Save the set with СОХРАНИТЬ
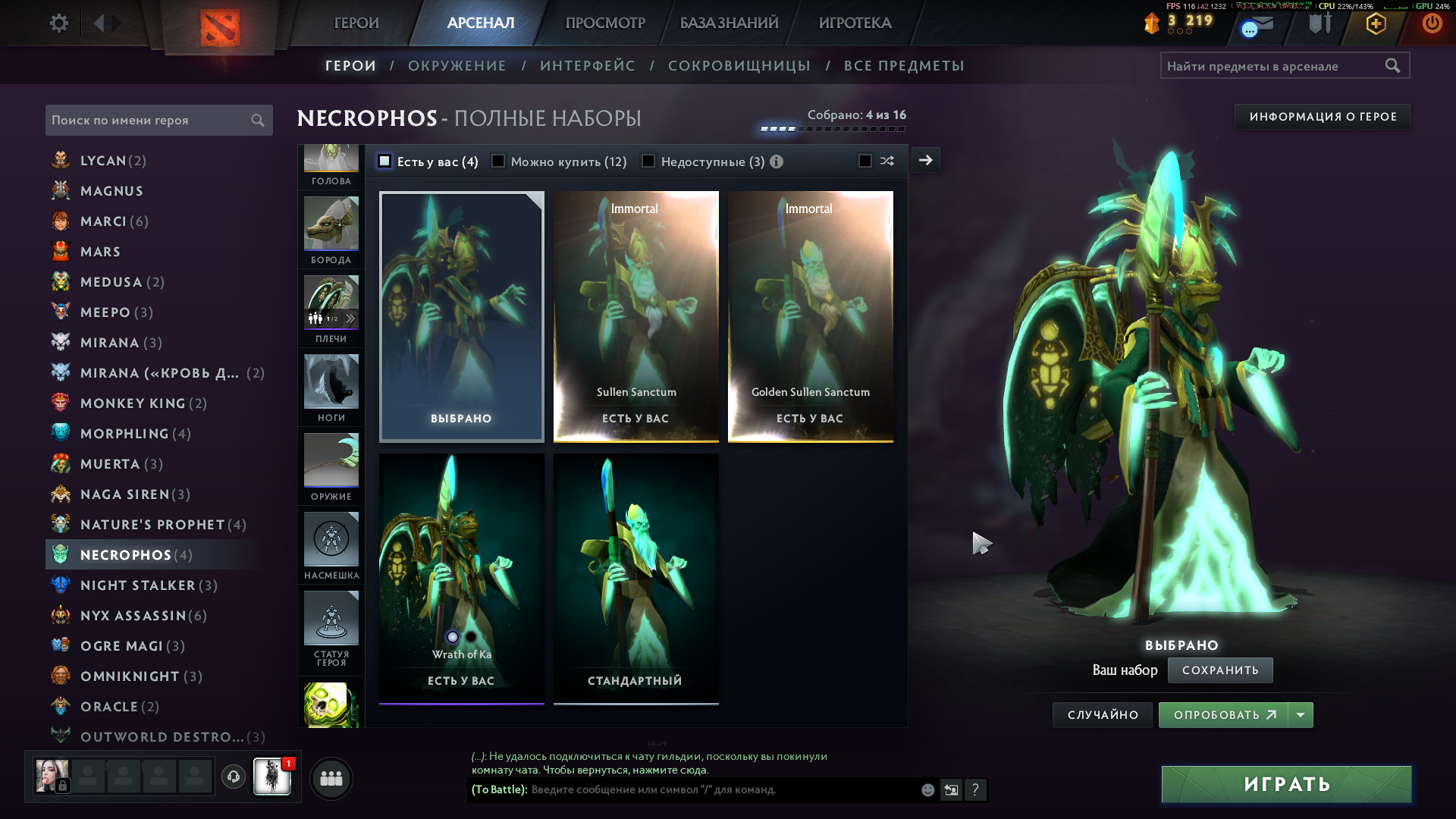The image size is (1456, 819). click(1219, 670)
